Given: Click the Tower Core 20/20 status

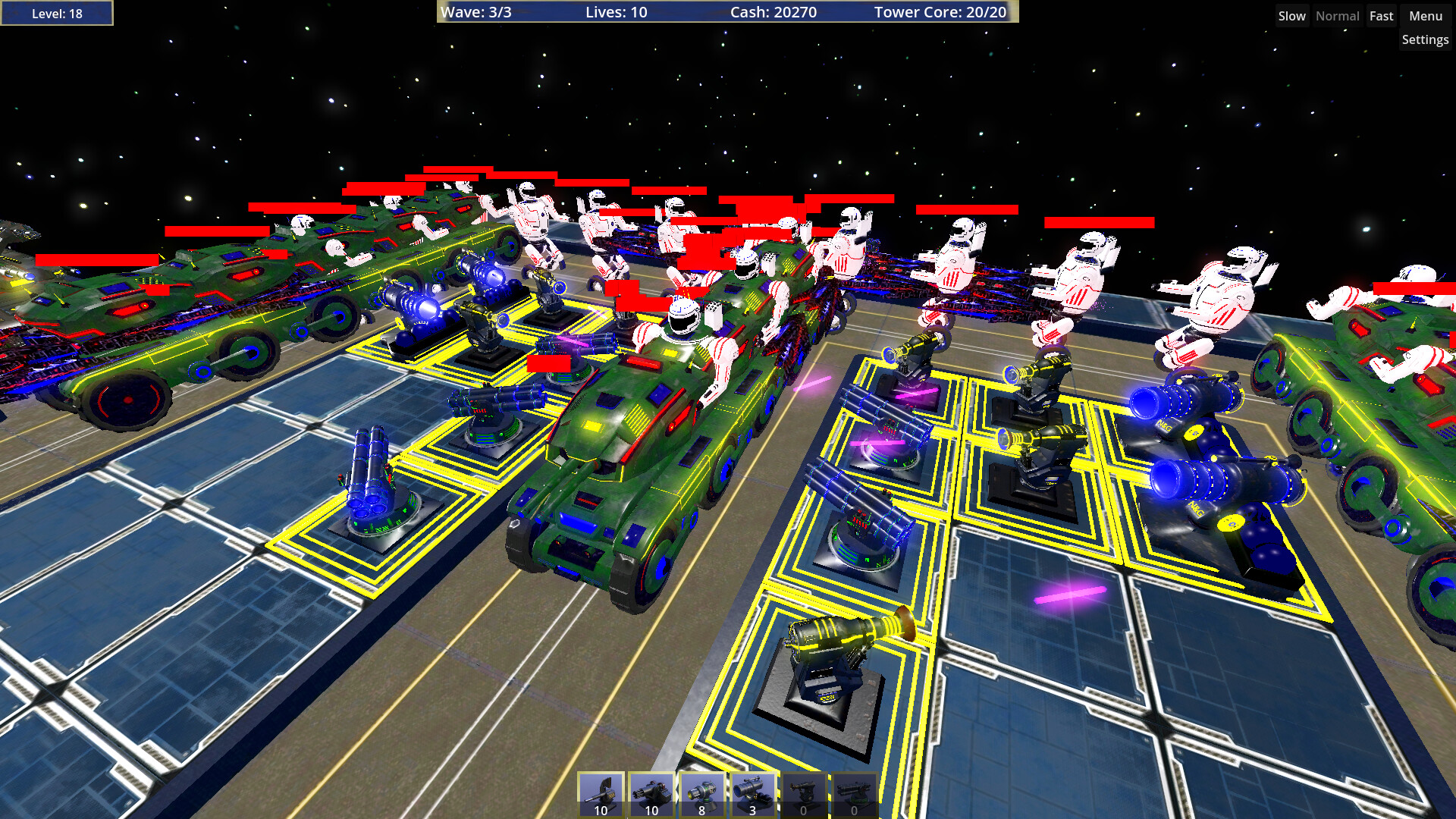Looking at the screenshot, I should [940, 12].
